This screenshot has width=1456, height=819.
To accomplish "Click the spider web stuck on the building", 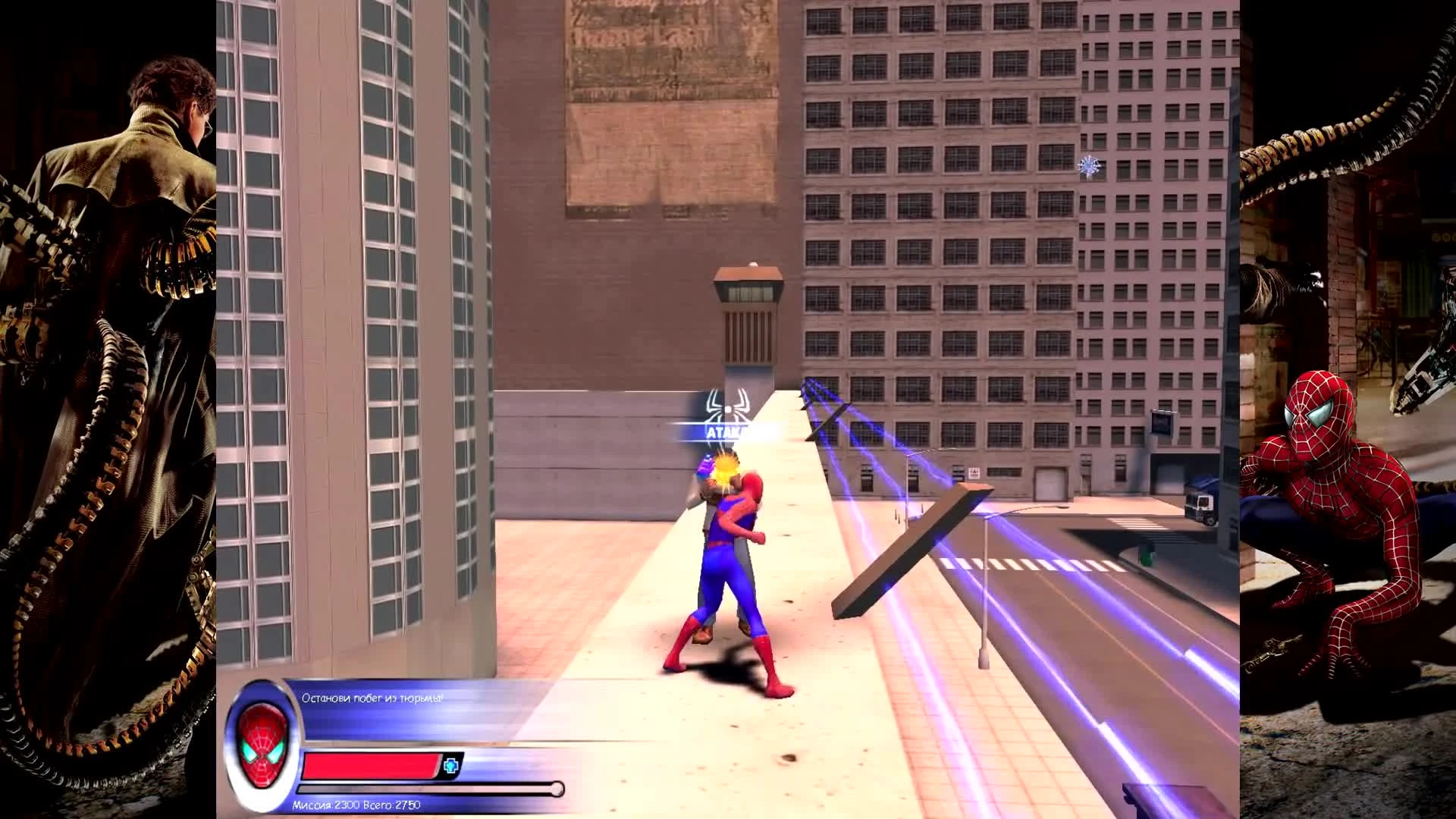I will click(x=1090, y=165).
